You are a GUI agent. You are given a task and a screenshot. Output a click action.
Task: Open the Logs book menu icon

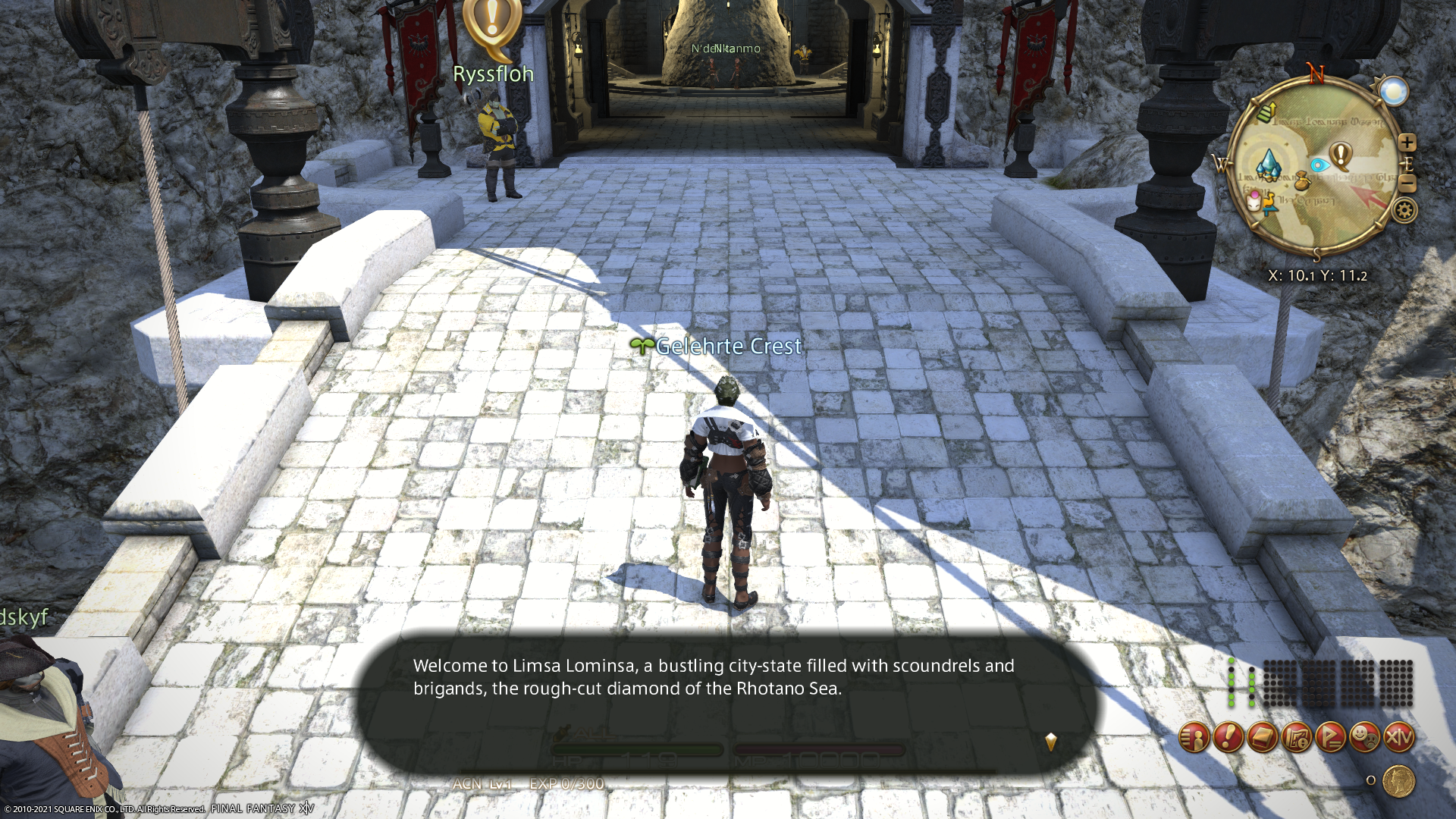point(1263,737)
